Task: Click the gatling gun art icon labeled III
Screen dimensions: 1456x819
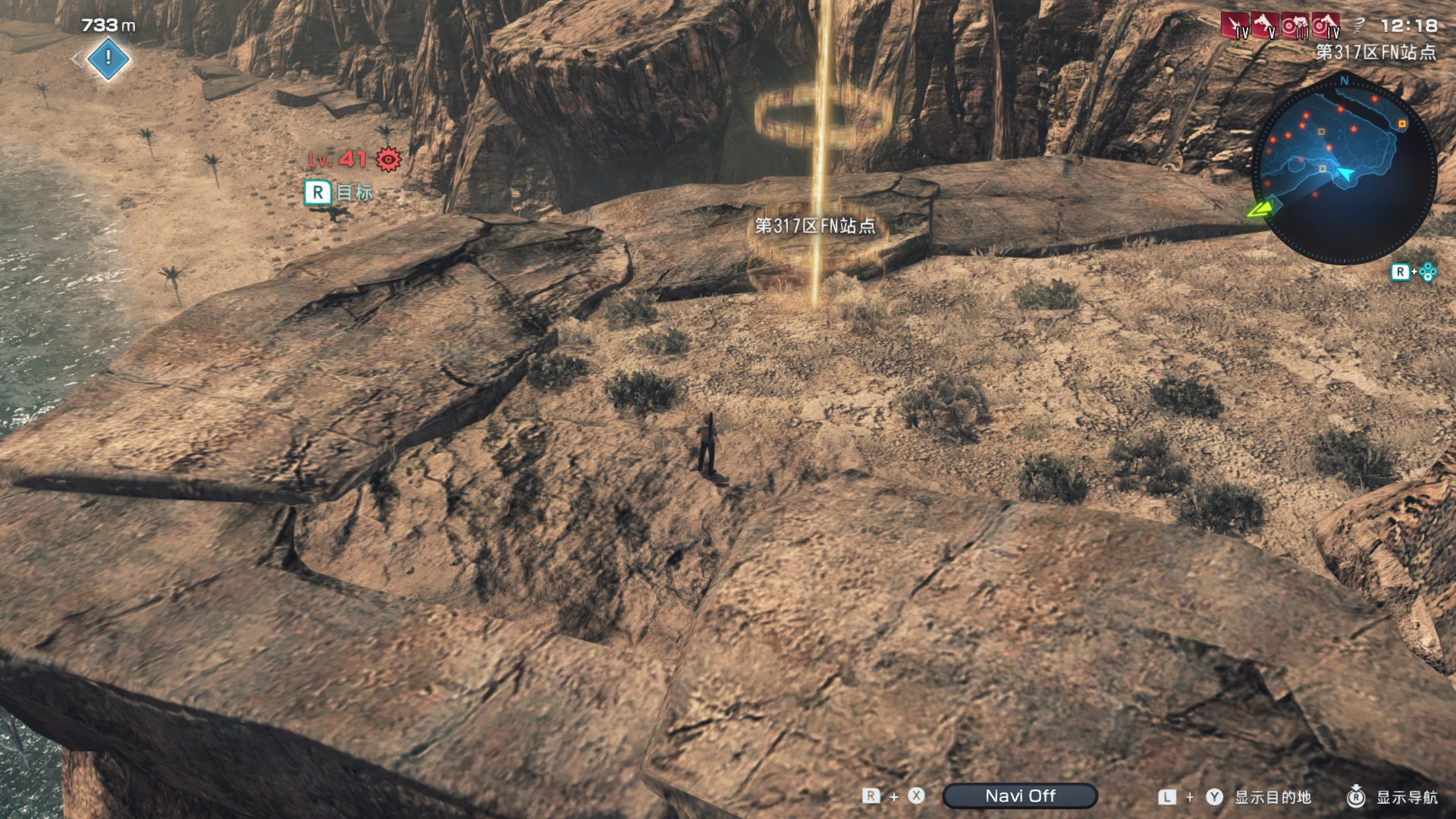Action: [x=1294, y=24]
